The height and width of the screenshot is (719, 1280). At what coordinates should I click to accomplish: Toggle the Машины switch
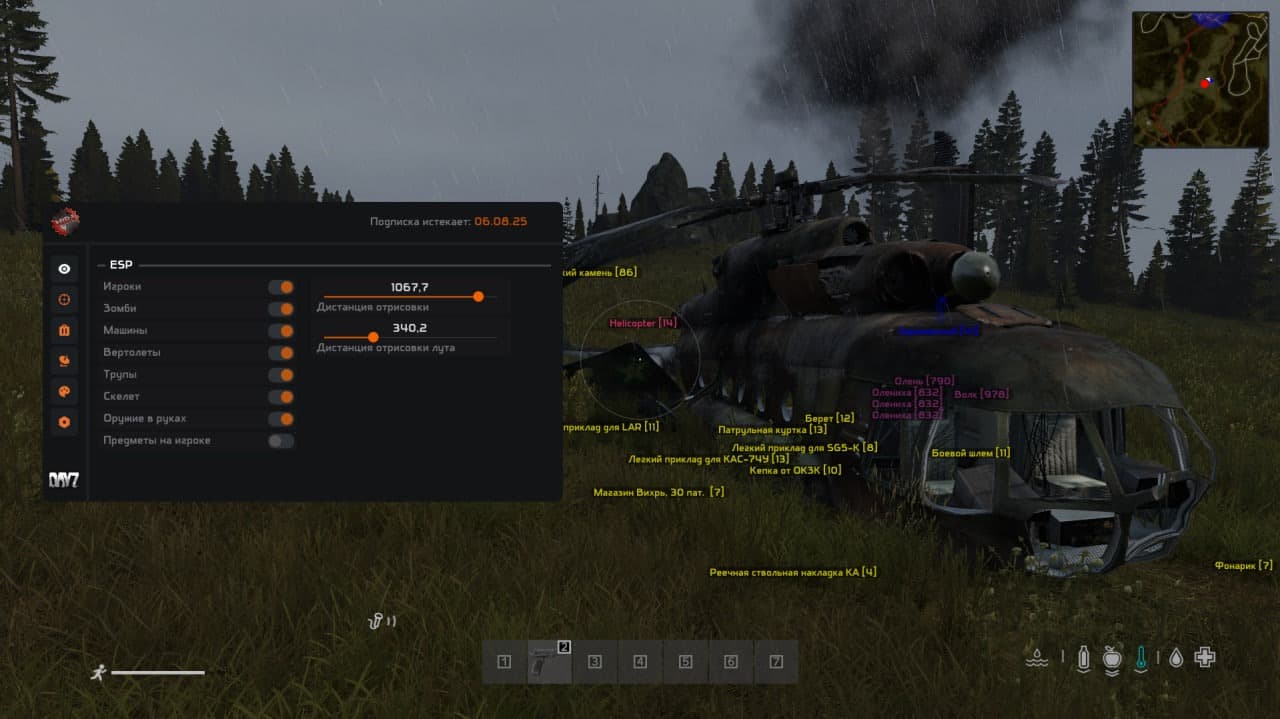(281, 331)
